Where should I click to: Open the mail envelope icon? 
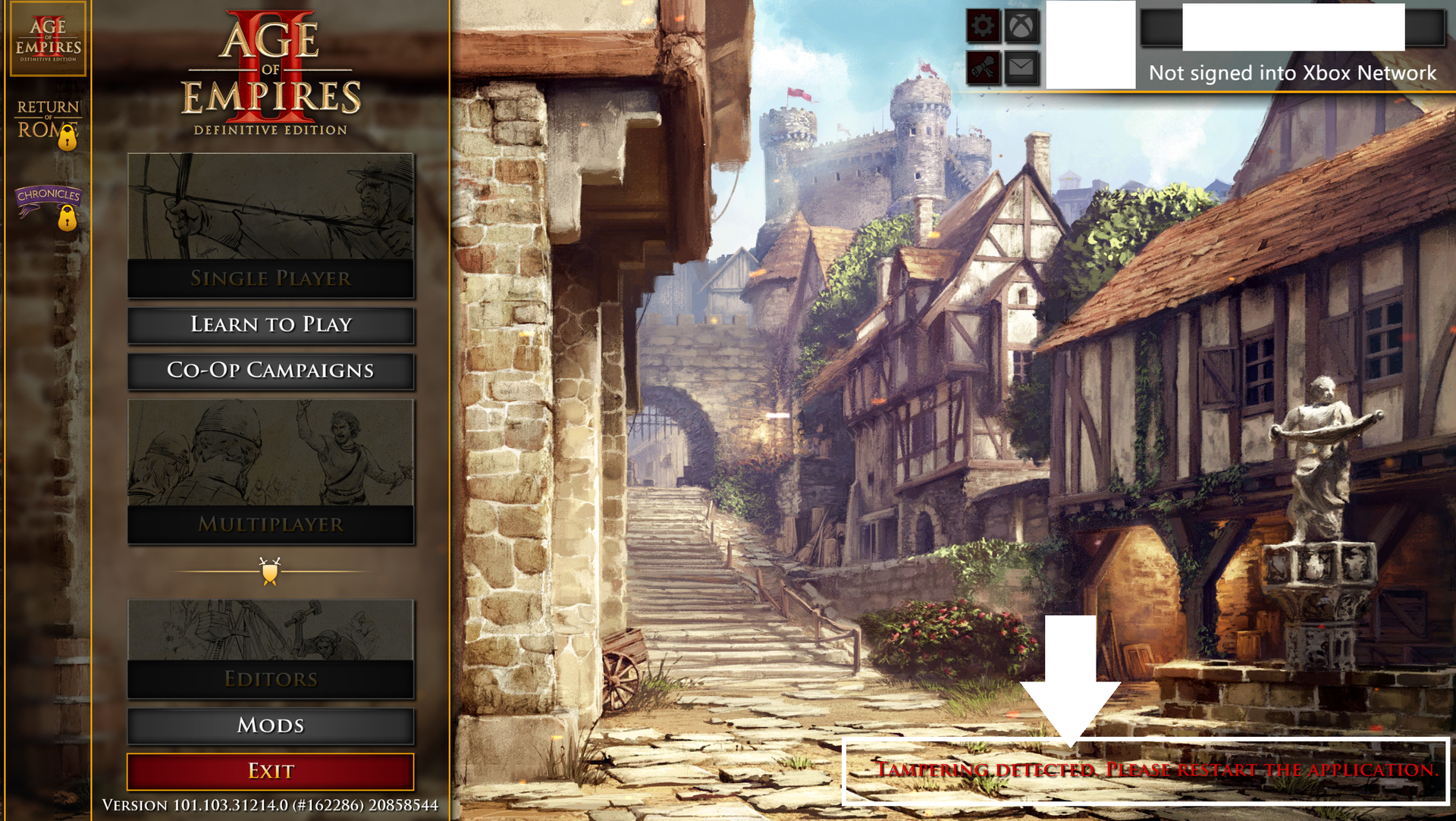click(x=1021, y=68)
